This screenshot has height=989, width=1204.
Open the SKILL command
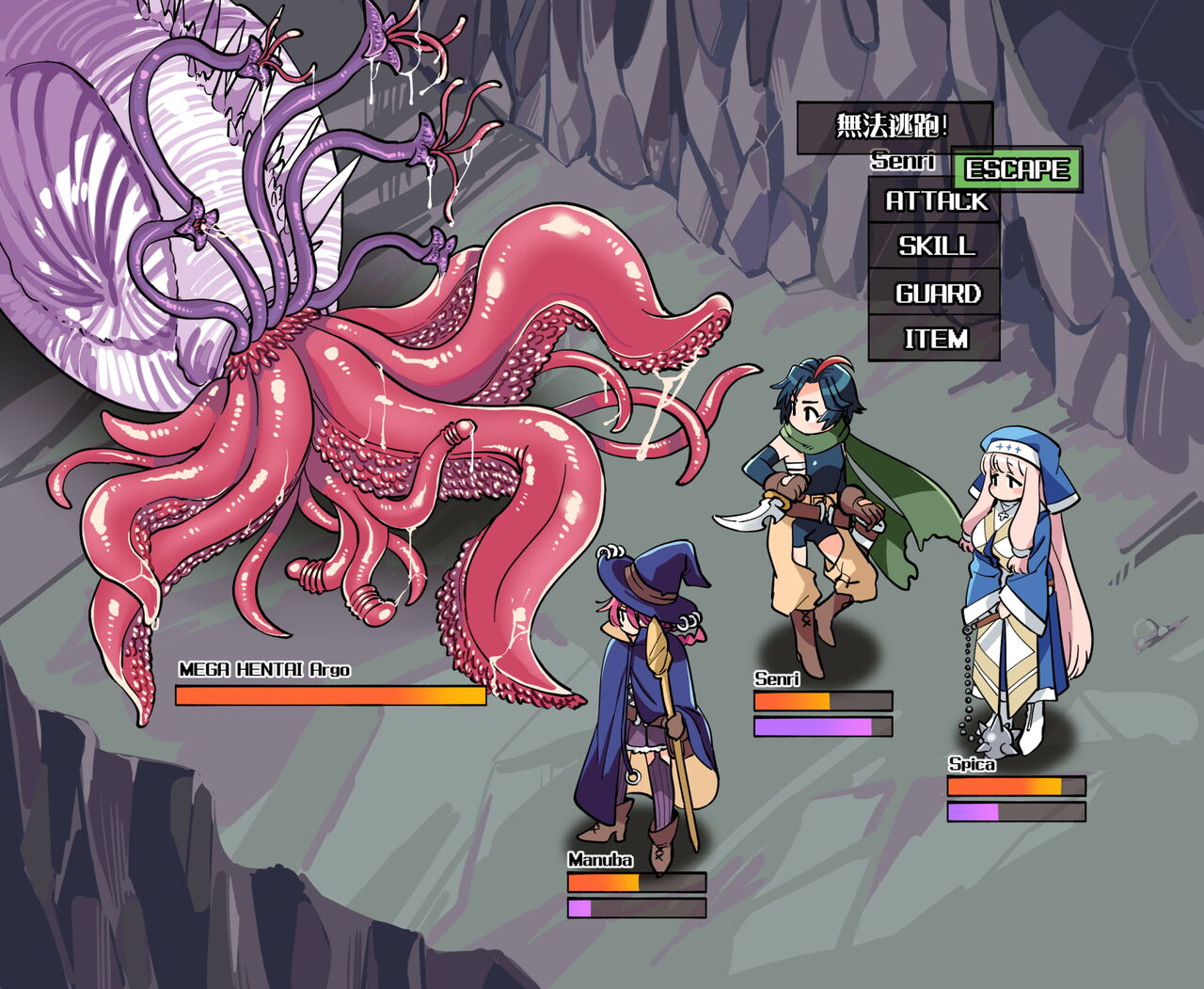(936, 247)
